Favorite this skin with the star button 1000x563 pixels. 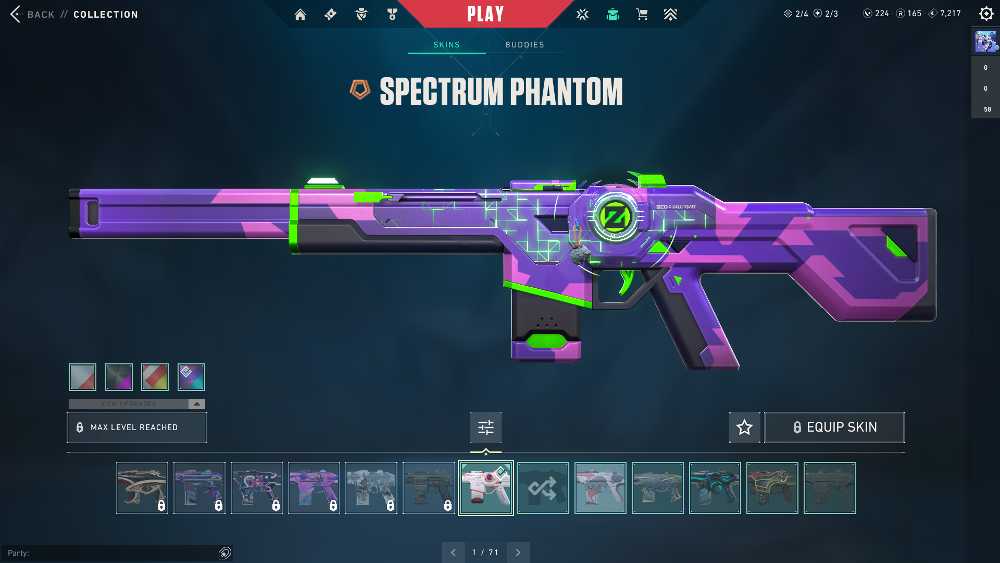coord(744,427)
